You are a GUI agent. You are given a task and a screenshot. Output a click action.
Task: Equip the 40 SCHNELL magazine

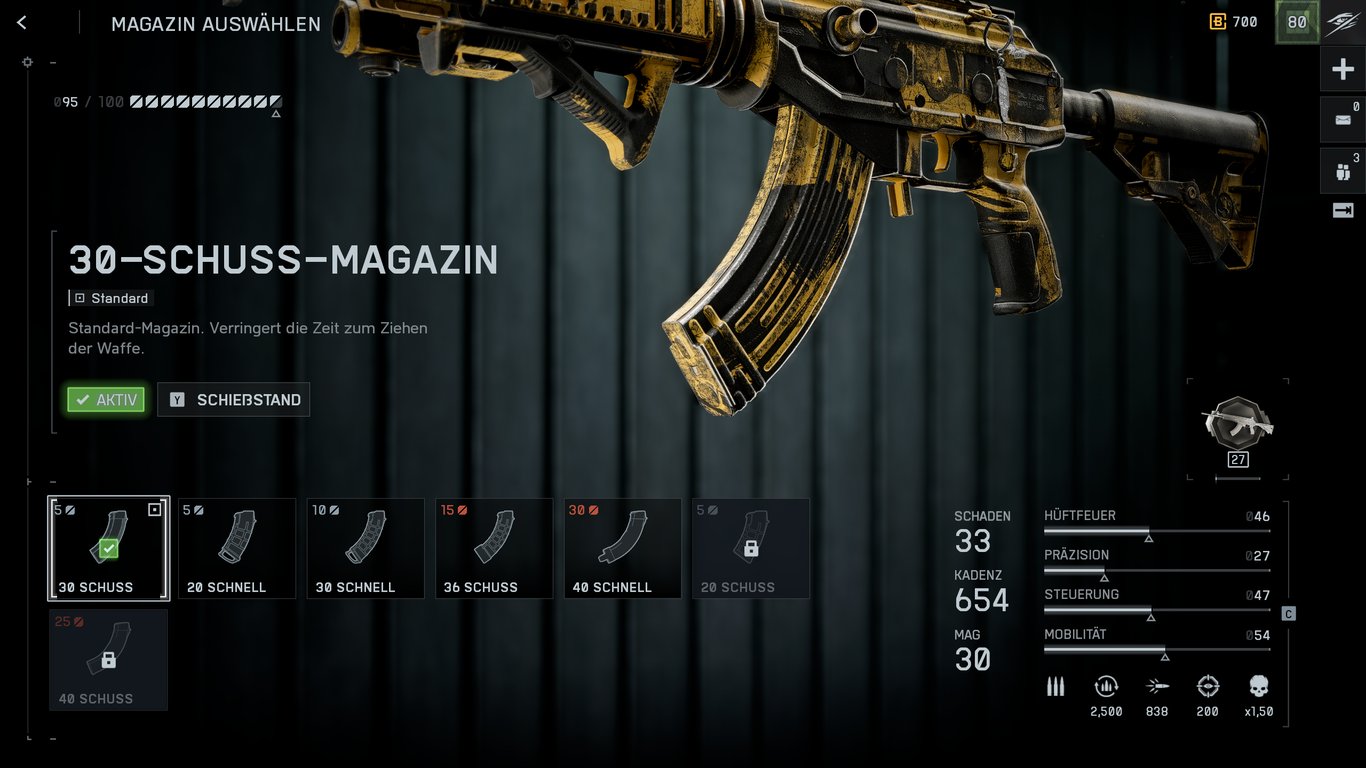(622, 548)
